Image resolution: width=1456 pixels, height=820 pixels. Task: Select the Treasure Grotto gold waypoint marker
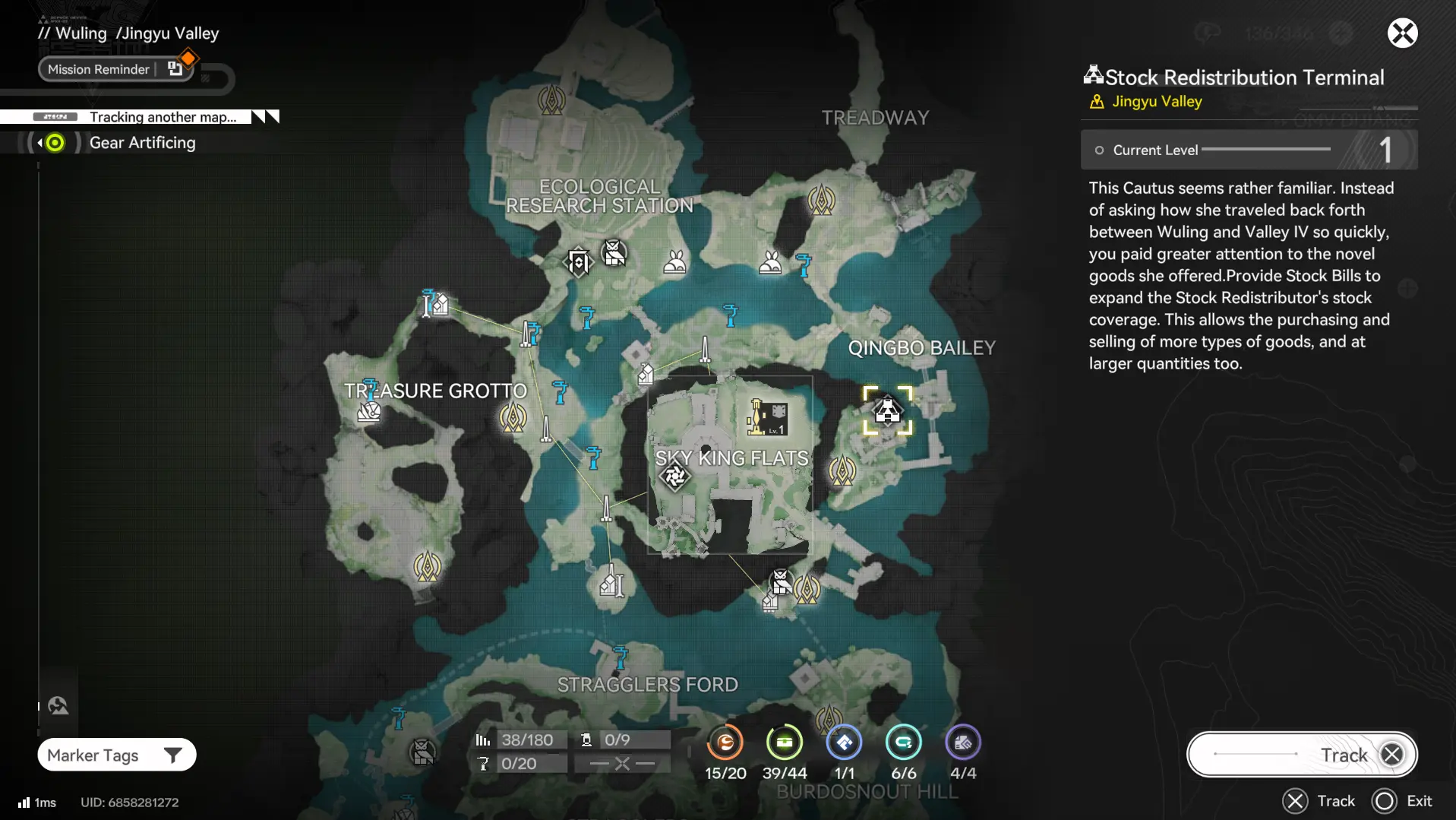513,417
